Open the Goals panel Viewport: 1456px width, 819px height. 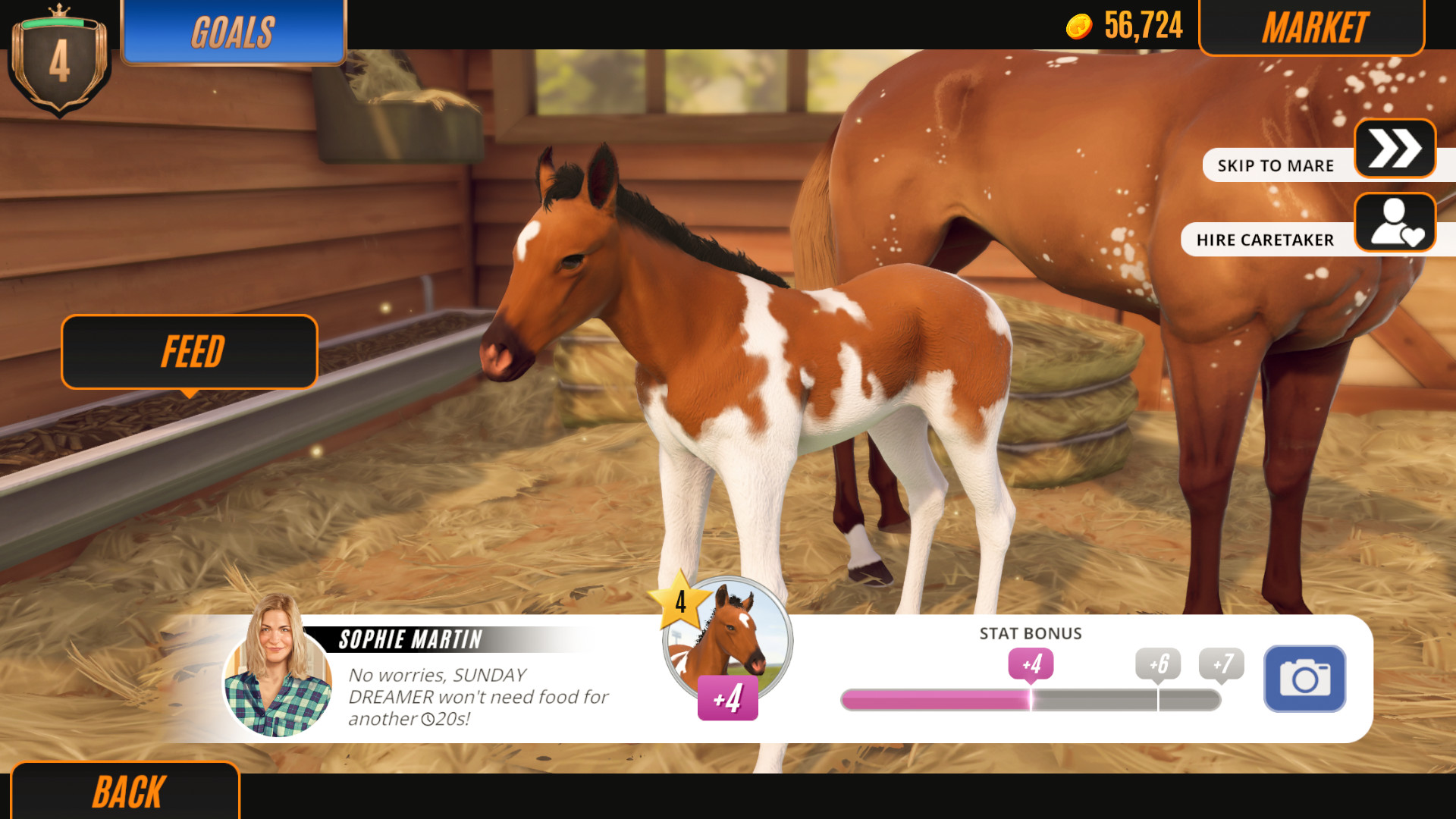[x=233, y=31]
